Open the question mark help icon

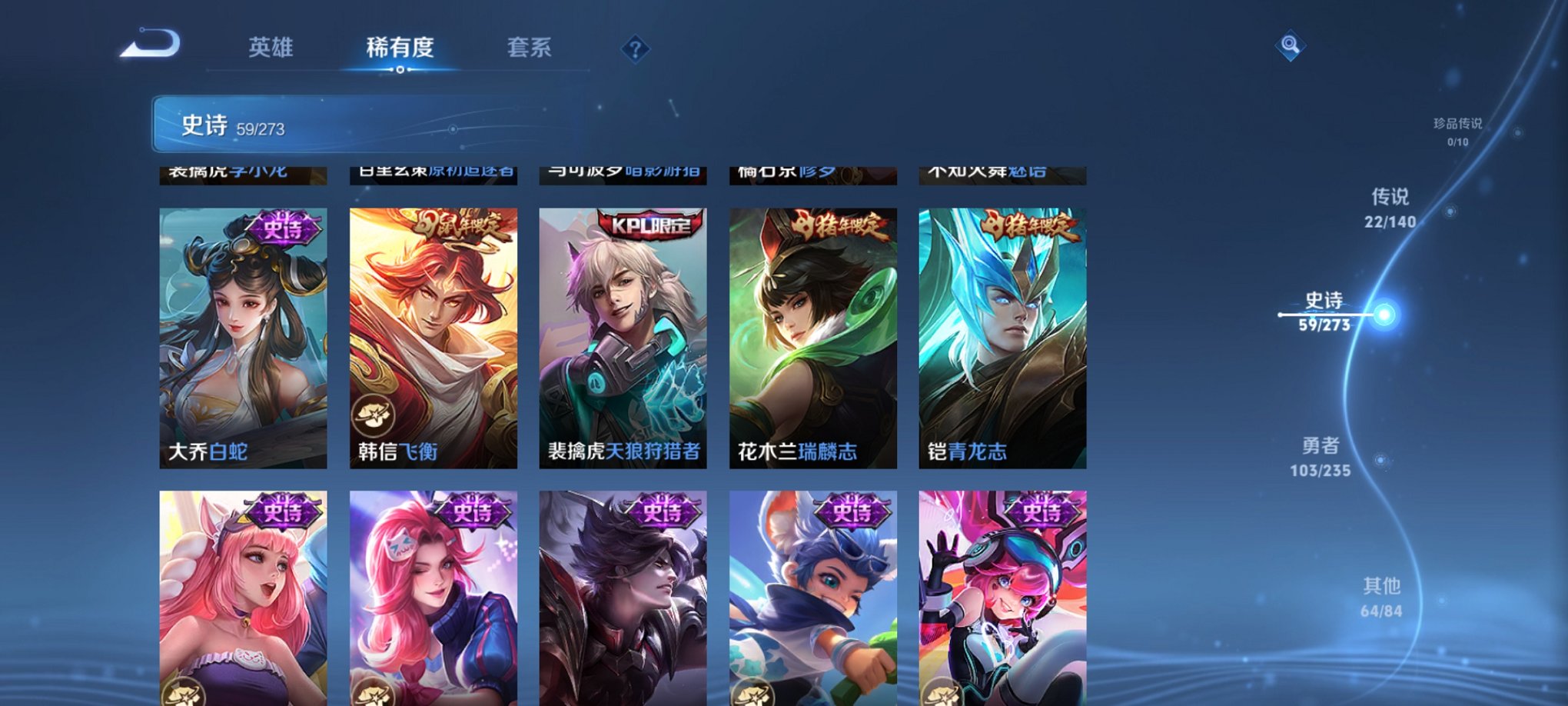tap(634, 49)
